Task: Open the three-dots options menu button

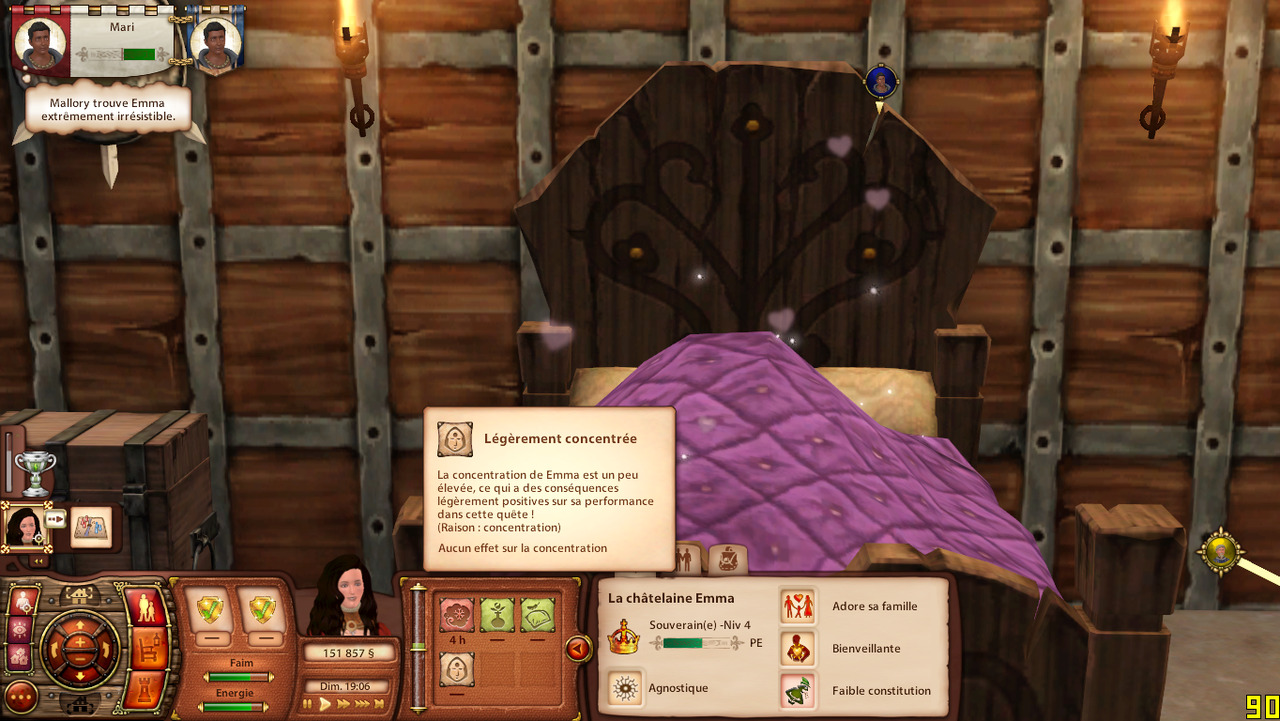Action: tap(21, 696)
